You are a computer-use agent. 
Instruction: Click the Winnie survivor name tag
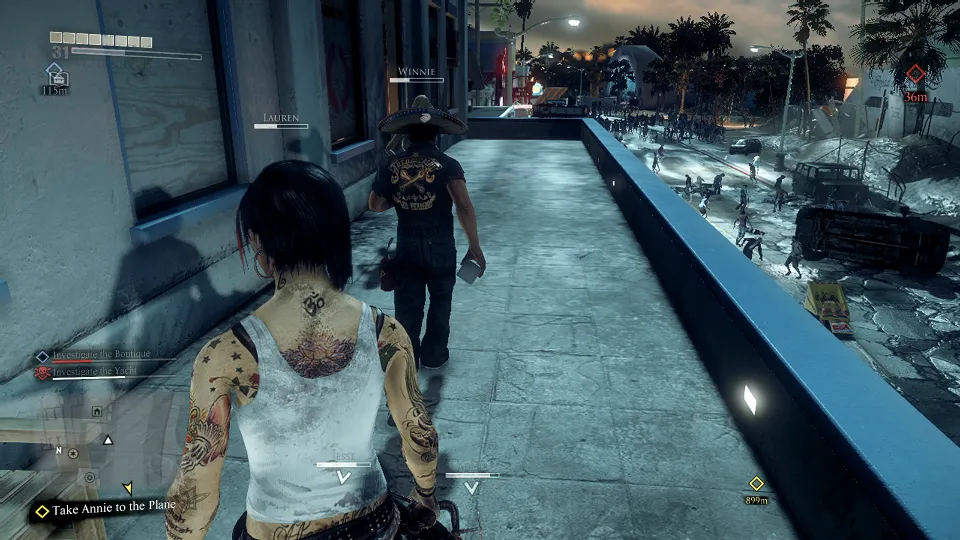click(415, 71)
